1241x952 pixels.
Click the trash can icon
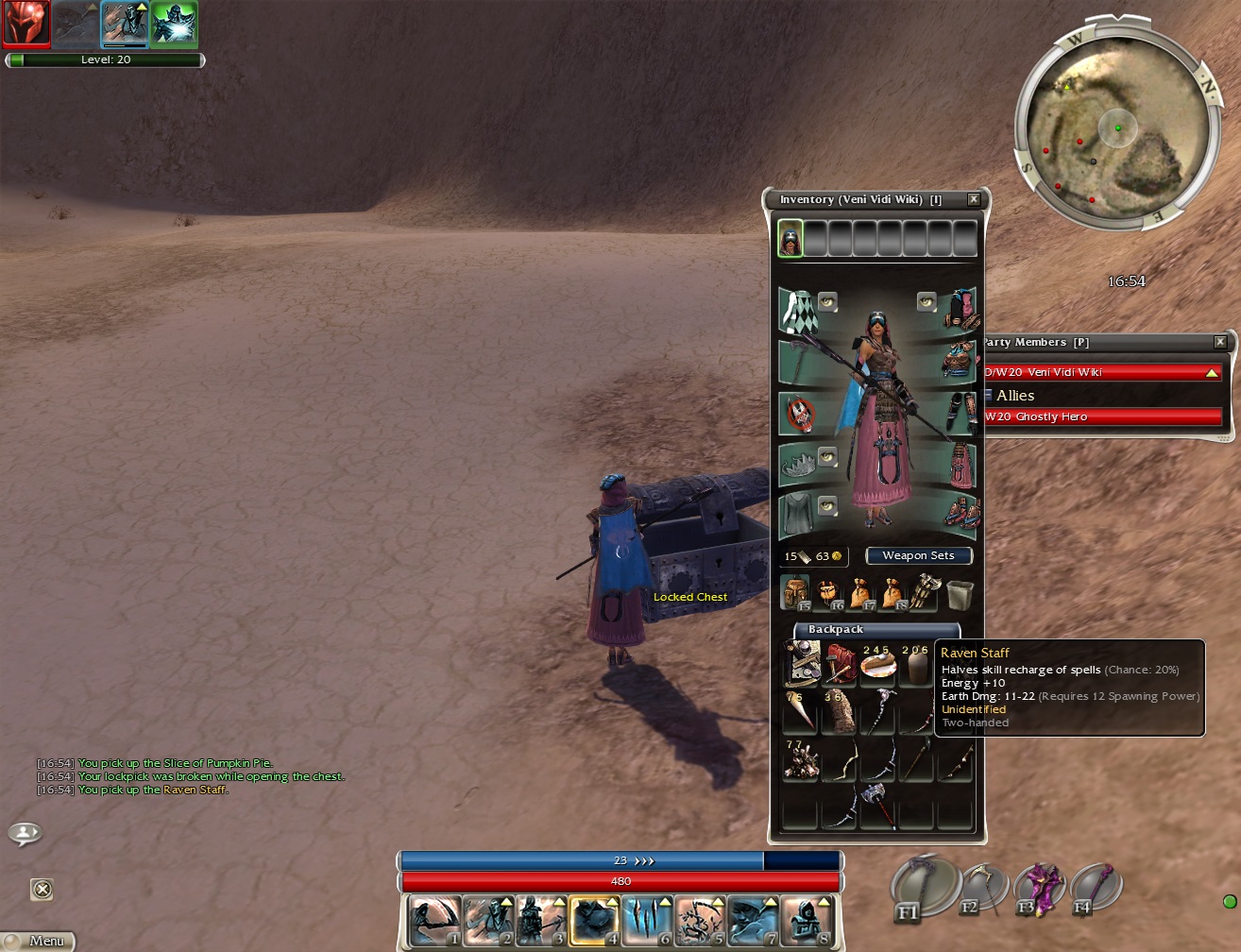pyautogui.click(x=960, y=593)
